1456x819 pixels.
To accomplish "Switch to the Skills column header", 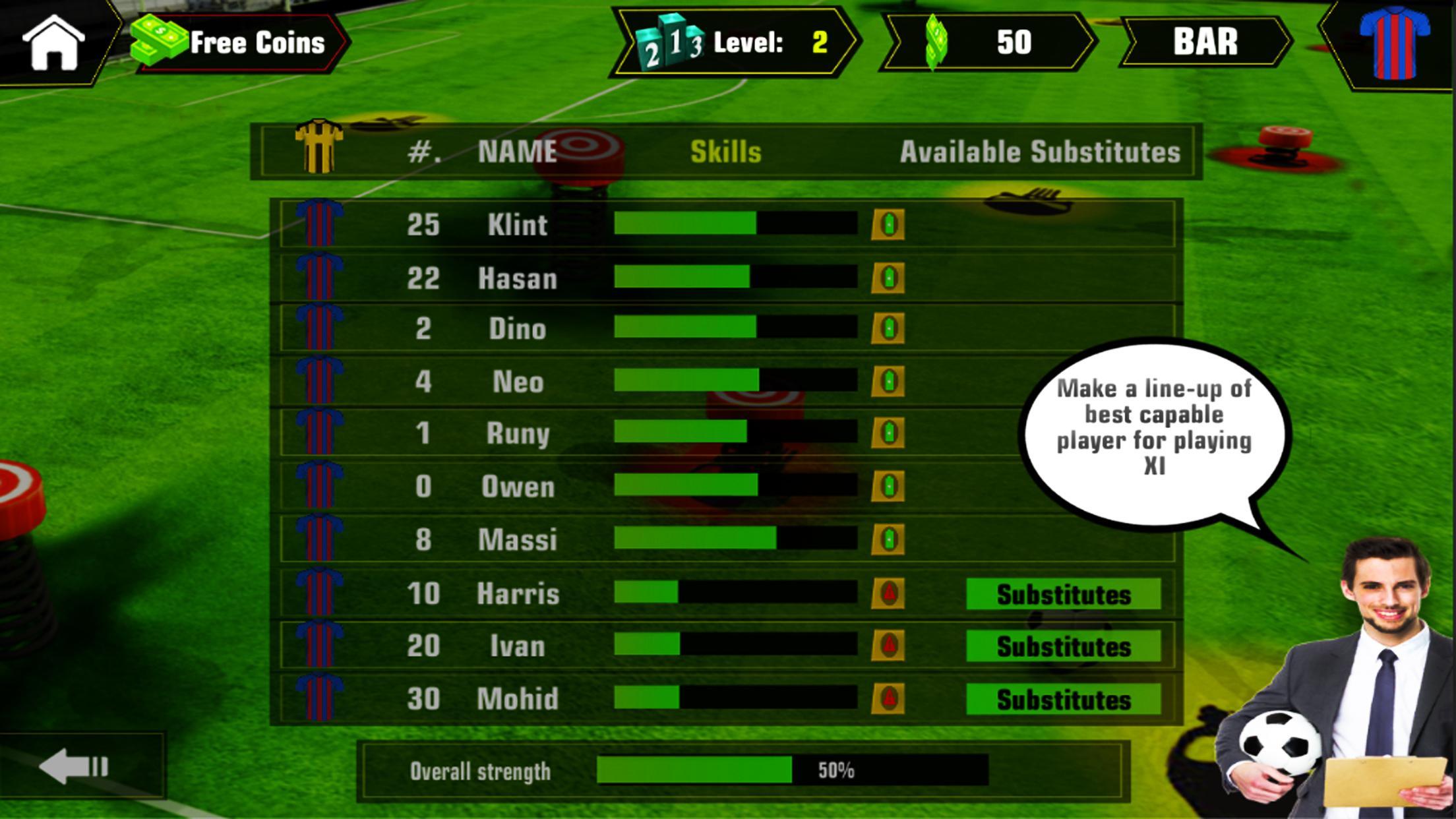I will (726, 150).
